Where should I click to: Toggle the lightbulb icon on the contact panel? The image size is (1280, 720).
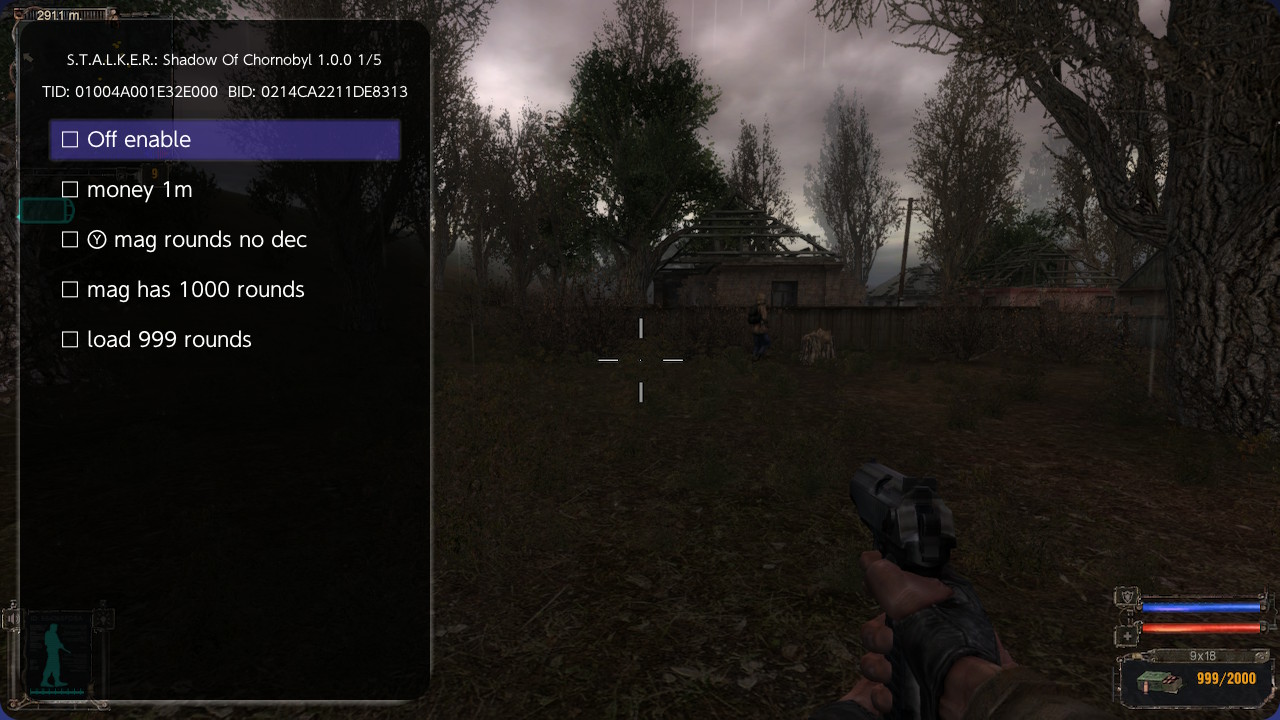(x=103, y=619)
